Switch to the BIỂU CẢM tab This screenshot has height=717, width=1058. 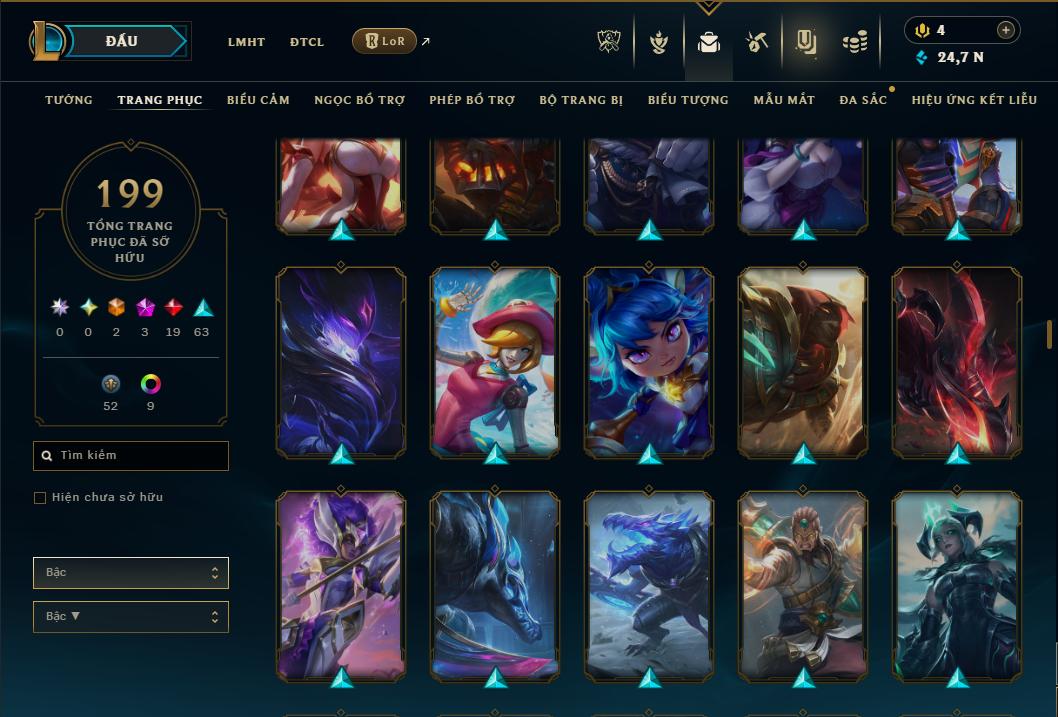point(258,100)
